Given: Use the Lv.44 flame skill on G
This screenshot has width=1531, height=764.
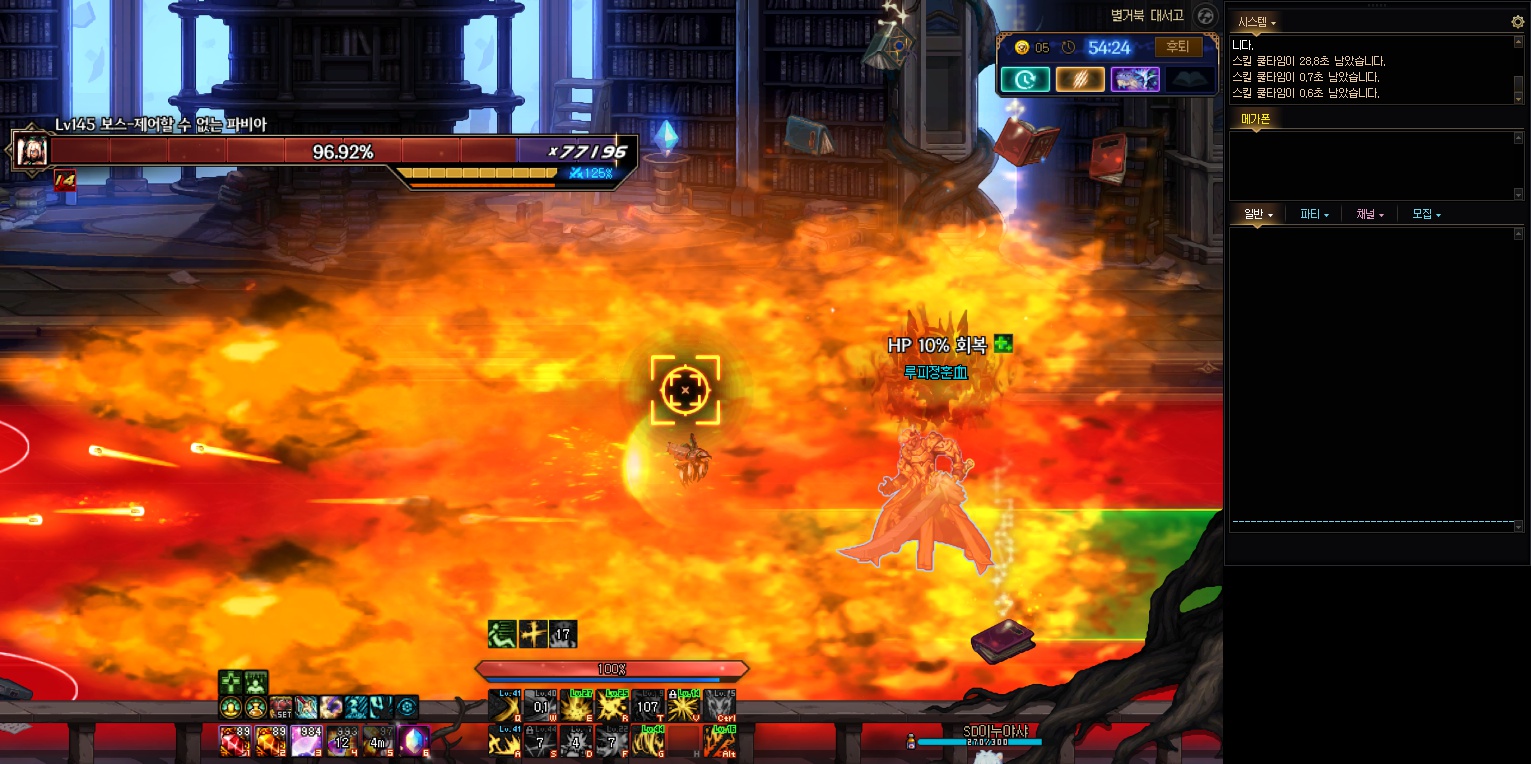Looking at the screenshot, I should (x=648, y=741).
